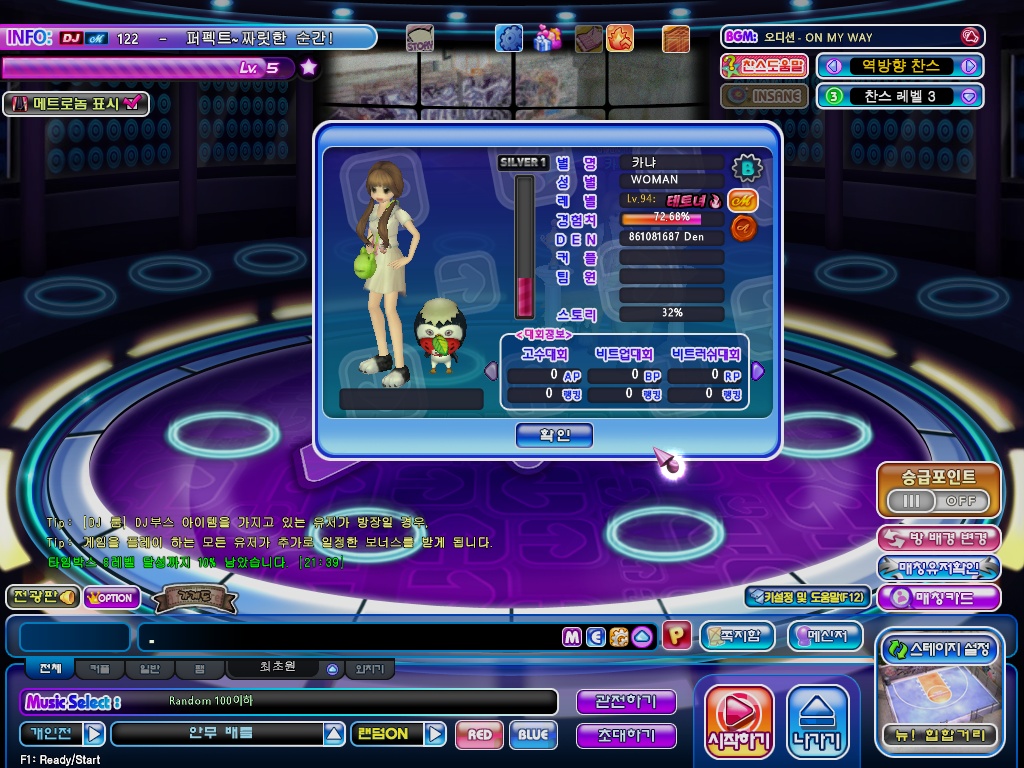
Task: Click the 초대하기 invite button
Action: pos(626,736)
